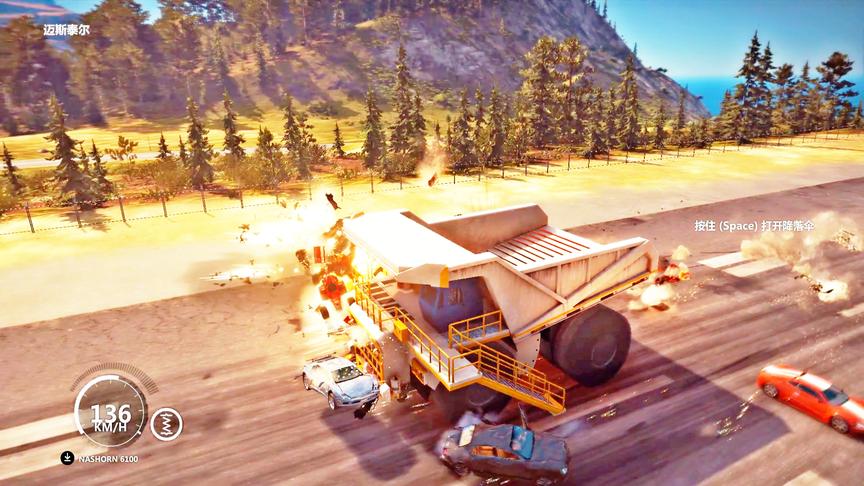Select the download arrow icon next to NASHORN 6100

(x=66, y=459)
